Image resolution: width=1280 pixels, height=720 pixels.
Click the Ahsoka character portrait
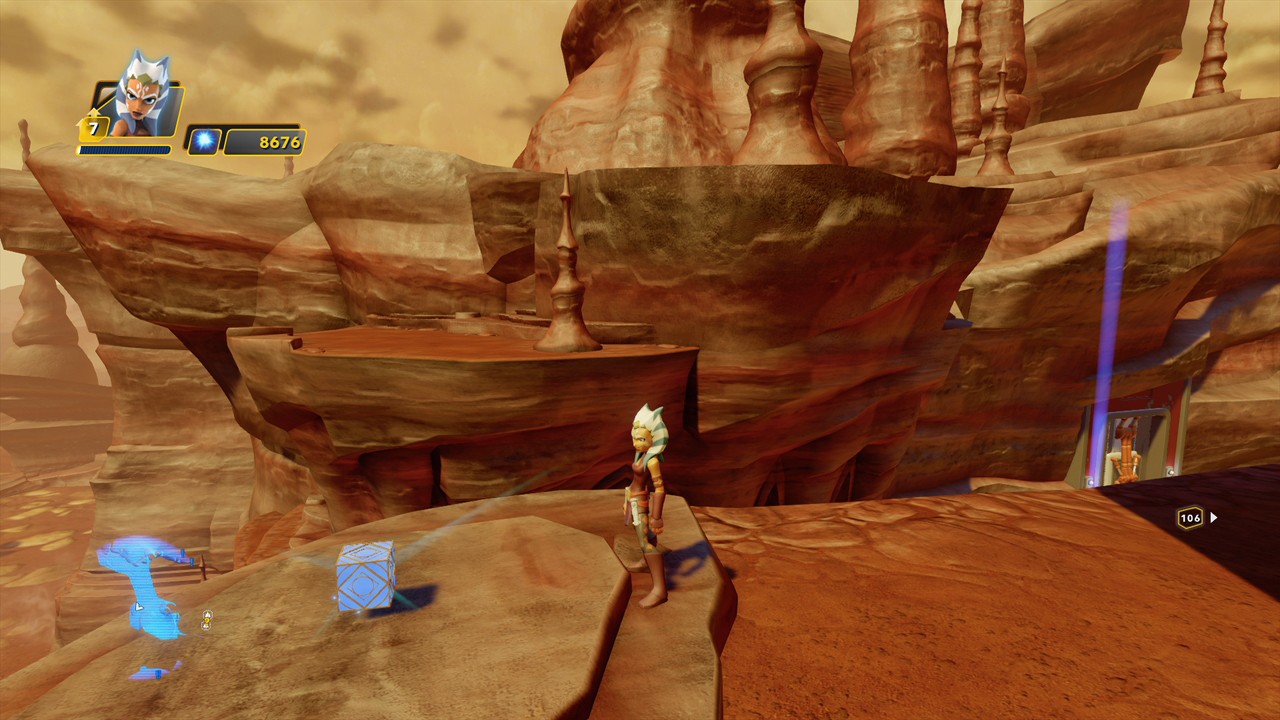coord(141,98)
